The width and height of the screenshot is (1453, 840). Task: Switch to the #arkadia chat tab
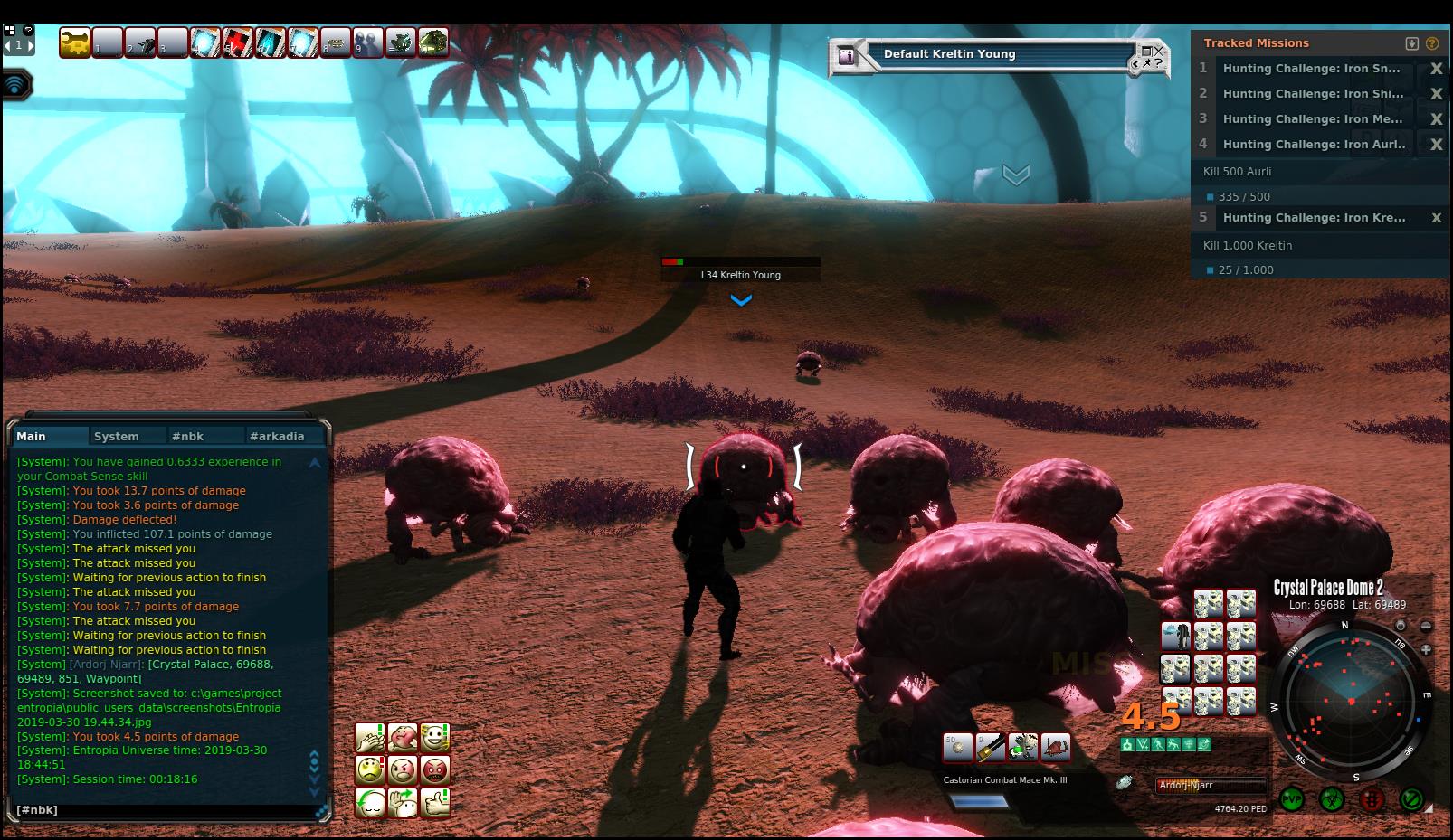[x=277, y=436]
